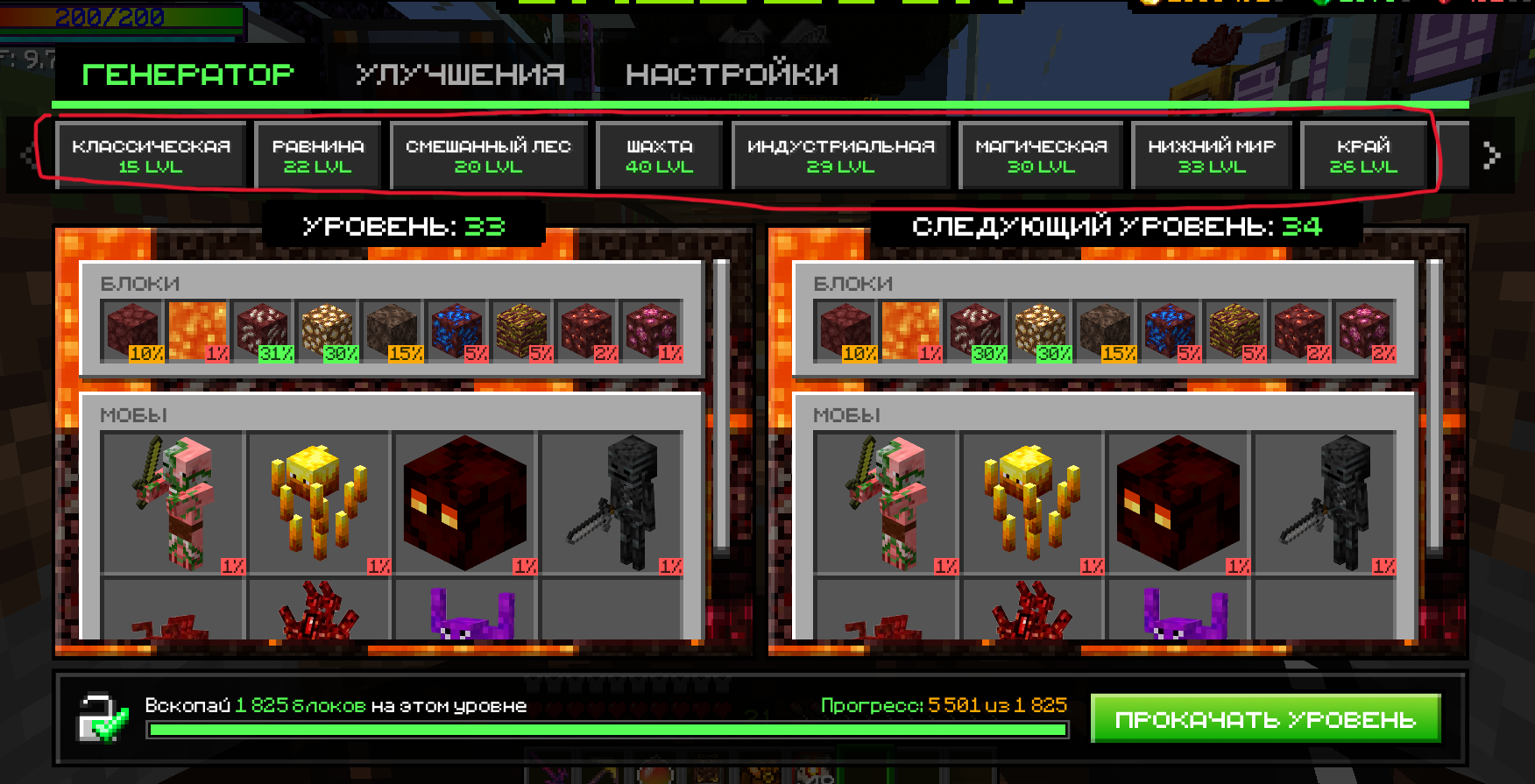Switch to the УЛУЧШЕНИЯ tab
1535x784 pixels.
click(460, 74)
